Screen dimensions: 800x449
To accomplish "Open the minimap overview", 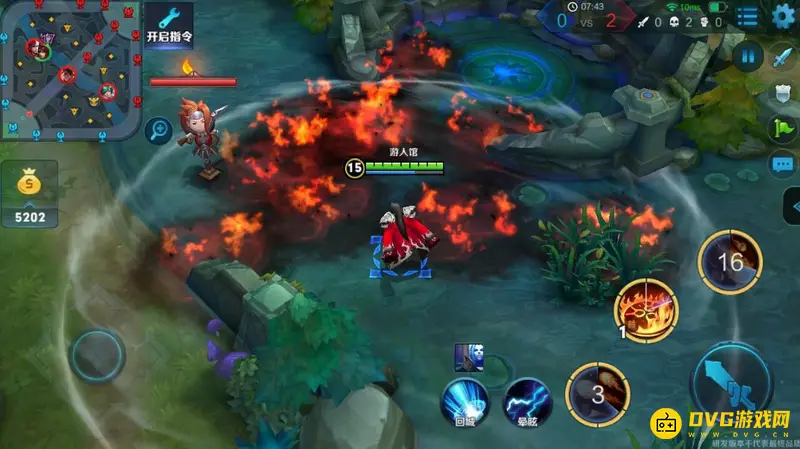I will point(67,68).
